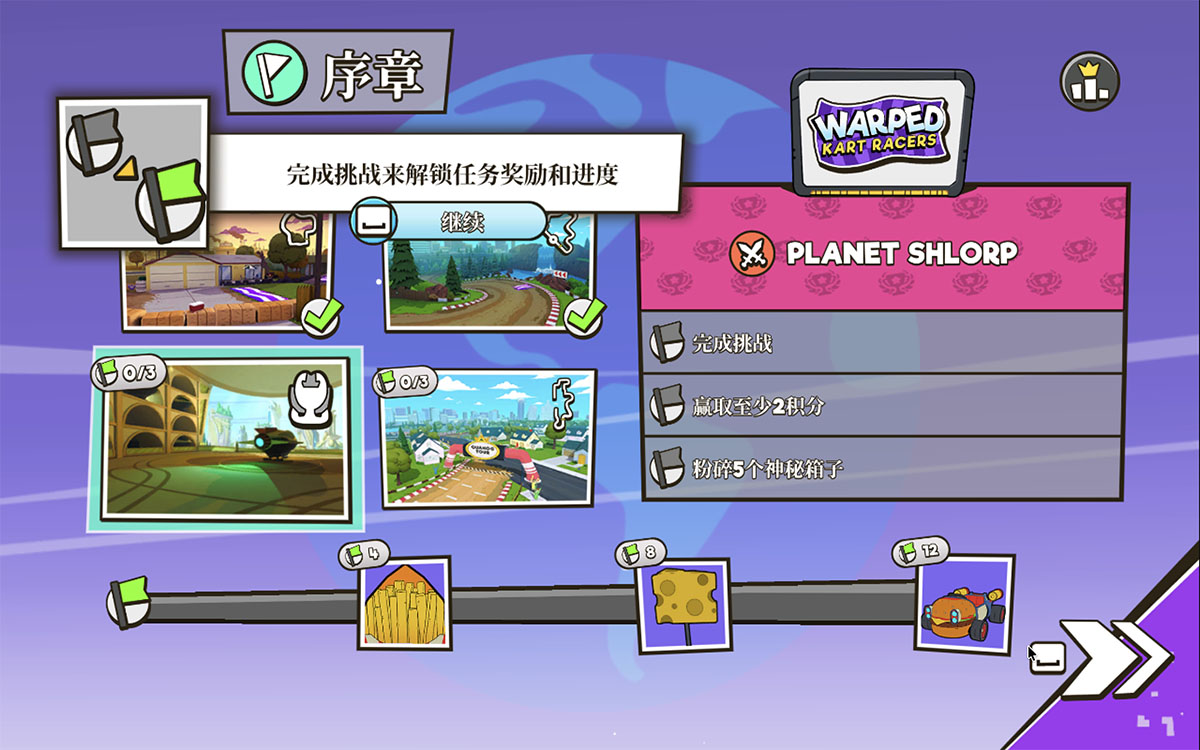Pick the completed forest dirt track tile
The image size is (1200, 750).
(490, 274)
